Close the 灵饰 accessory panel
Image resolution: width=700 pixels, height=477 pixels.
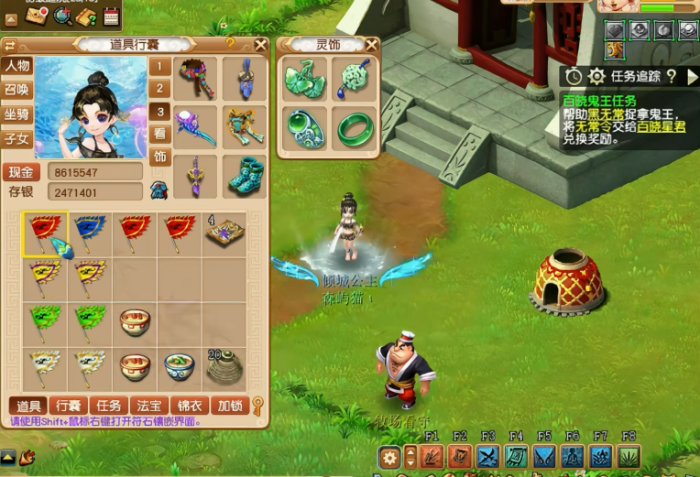(x=371, y=44)
